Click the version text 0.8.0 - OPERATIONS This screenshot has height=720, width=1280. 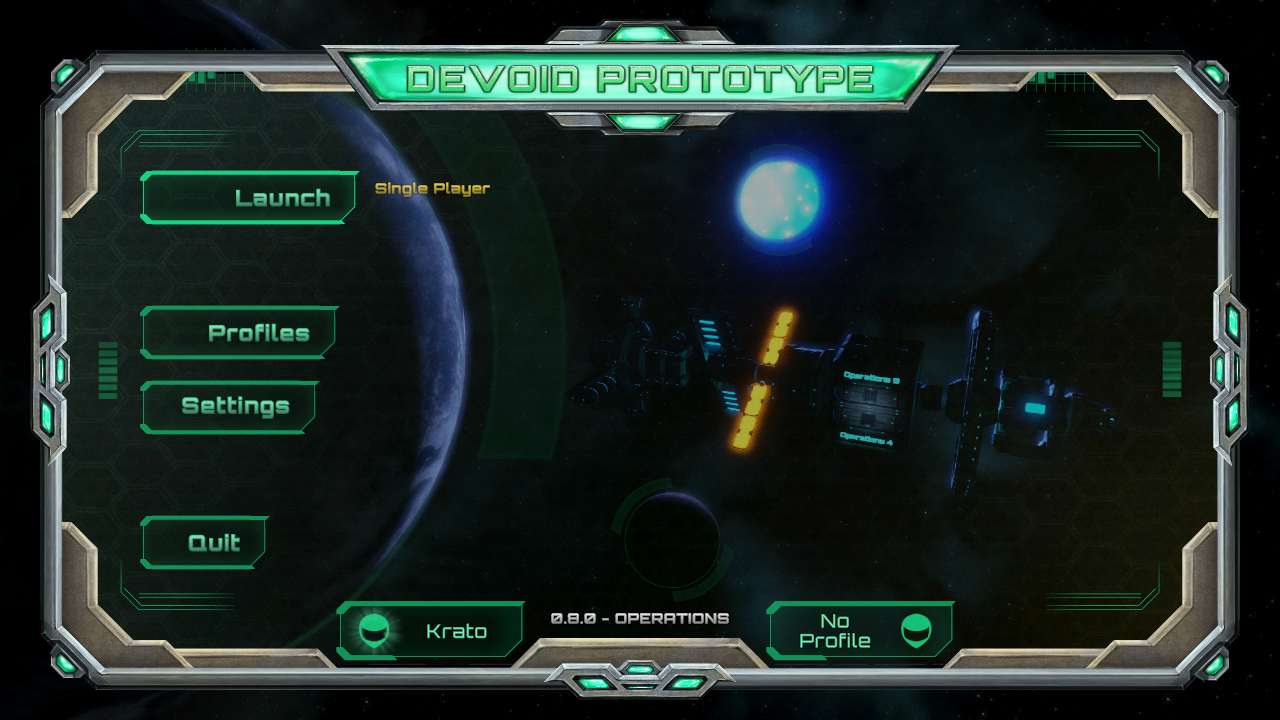[x=640, y=616]
